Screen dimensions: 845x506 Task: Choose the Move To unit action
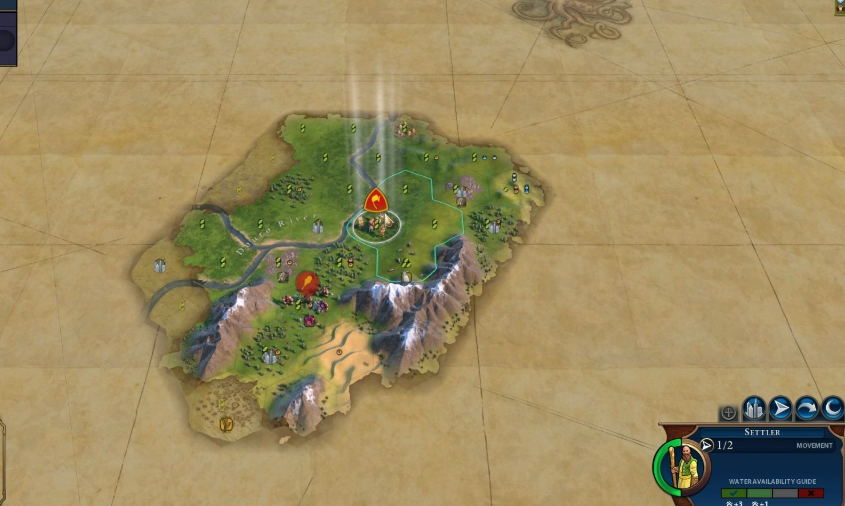(x=781, y=409)
